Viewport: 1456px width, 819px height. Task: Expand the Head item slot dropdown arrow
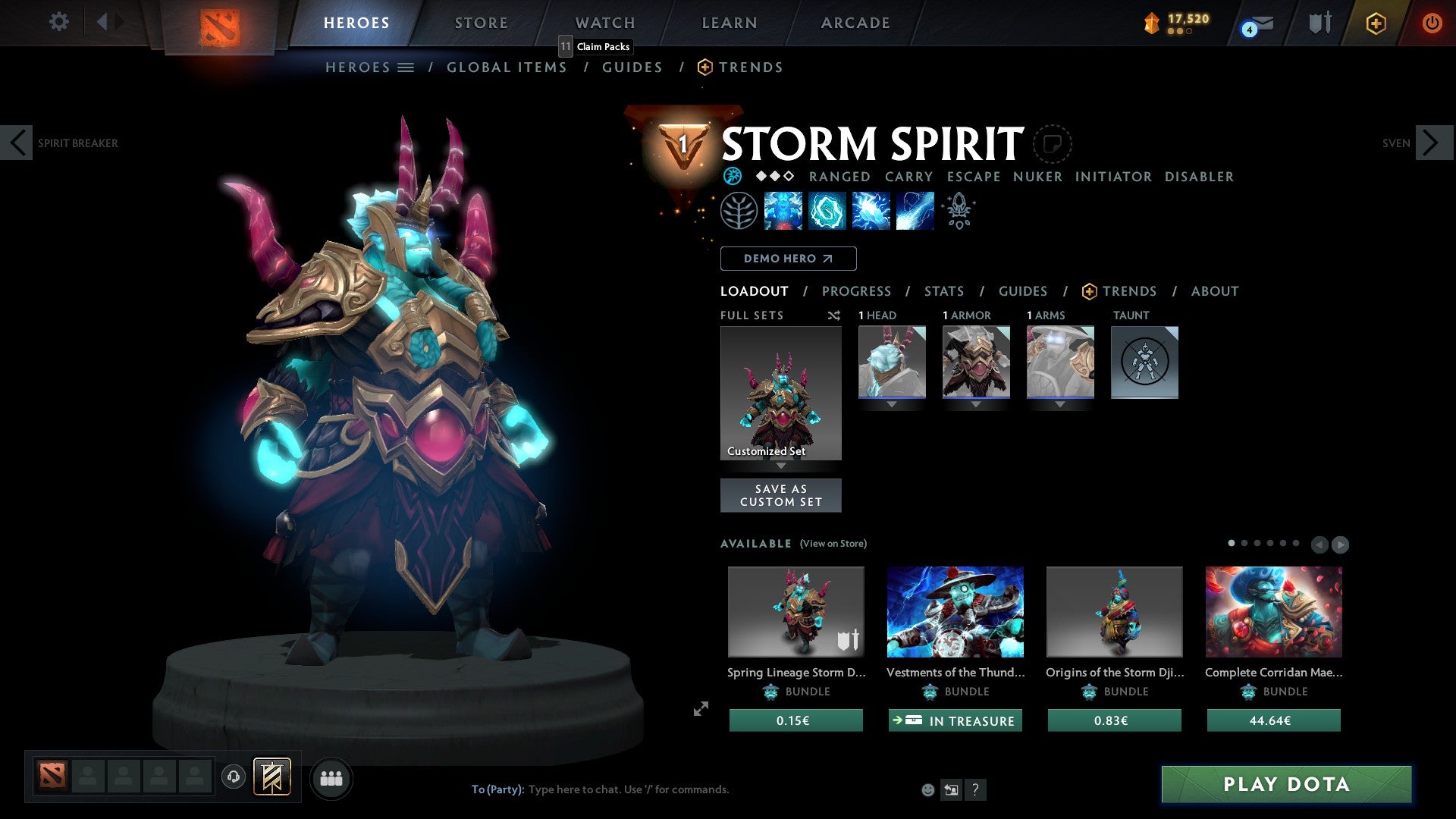point(891,404)
